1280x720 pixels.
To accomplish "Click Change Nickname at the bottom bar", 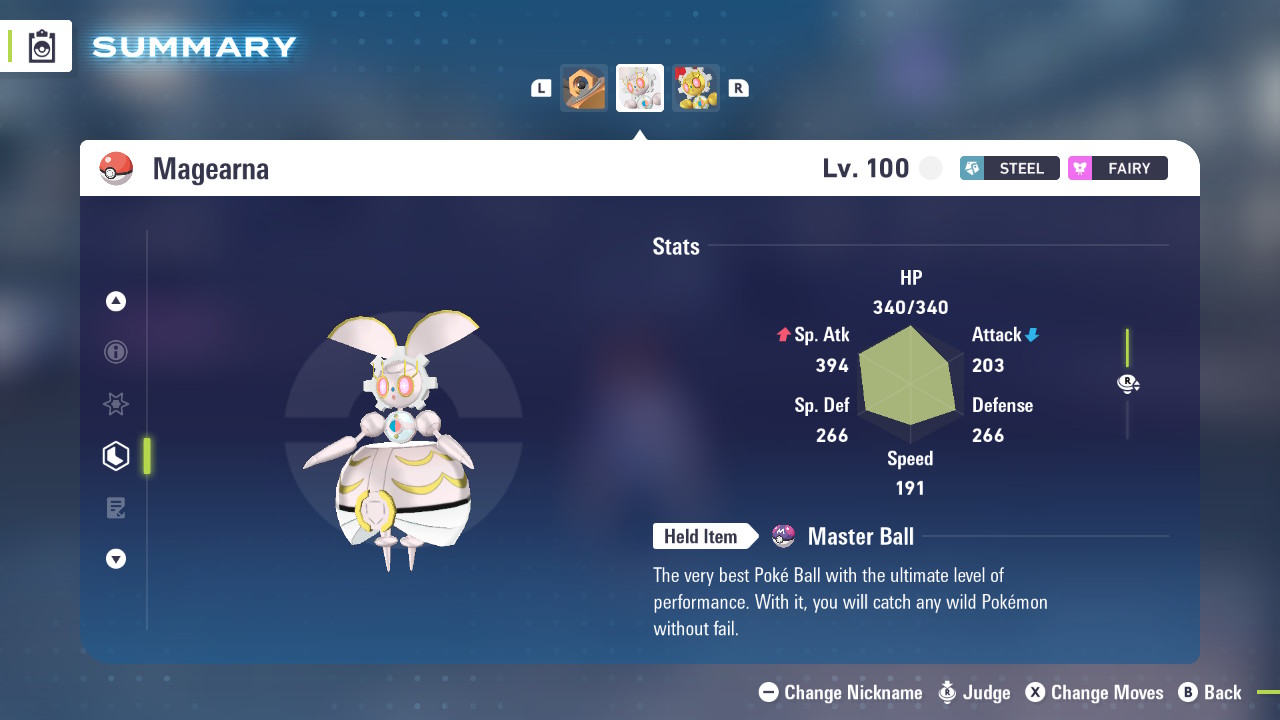I will click(x=767, y=692).
